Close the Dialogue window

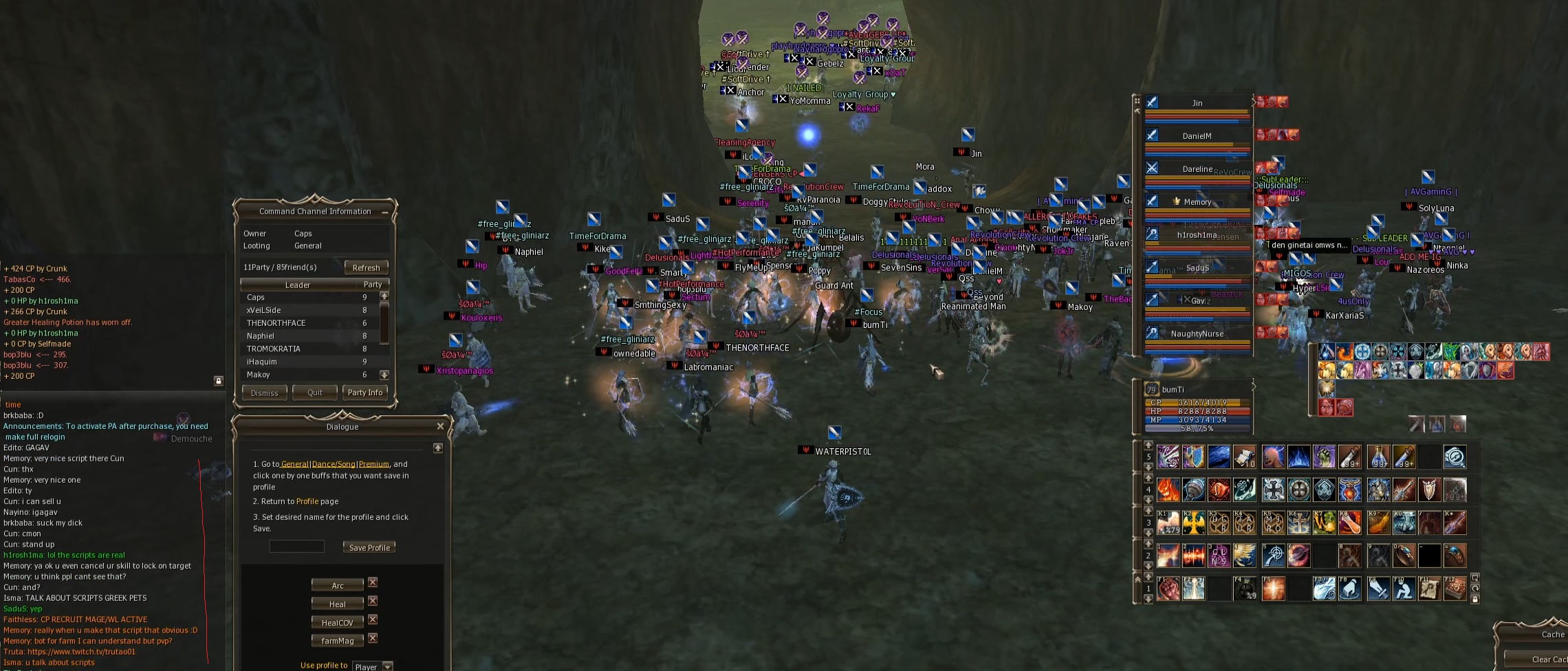[440, 426]
